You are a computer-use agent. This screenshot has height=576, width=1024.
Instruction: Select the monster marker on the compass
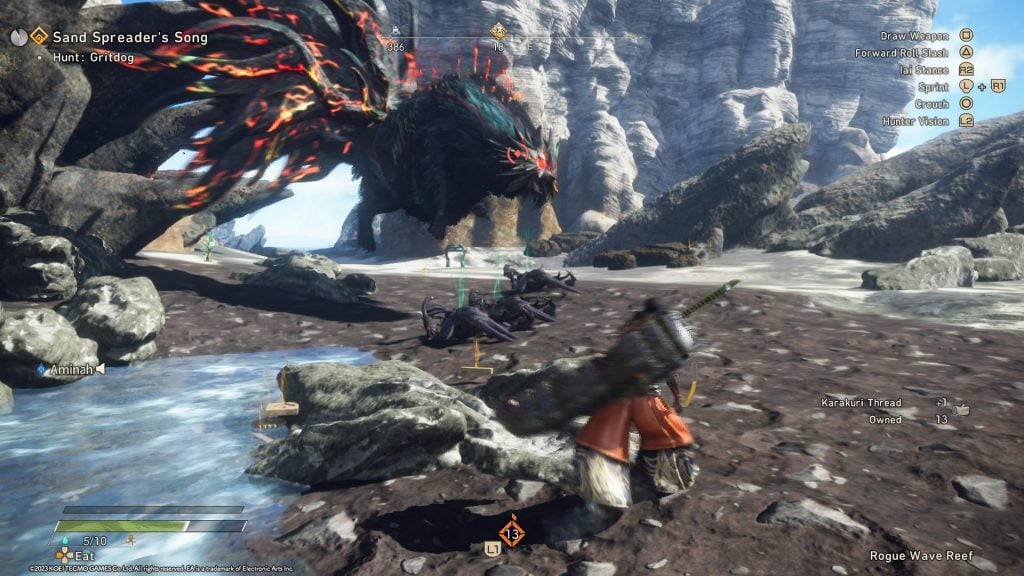[498, 32]
